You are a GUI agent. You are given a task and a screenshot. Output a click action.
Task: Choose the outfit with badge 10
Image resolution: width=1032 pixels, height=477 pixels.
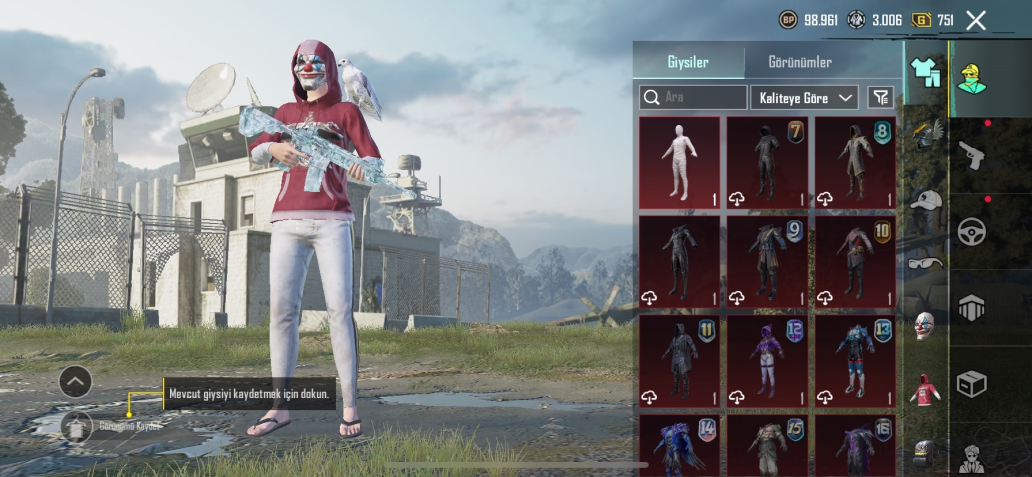pyautogui.click(x=855, y=261)
